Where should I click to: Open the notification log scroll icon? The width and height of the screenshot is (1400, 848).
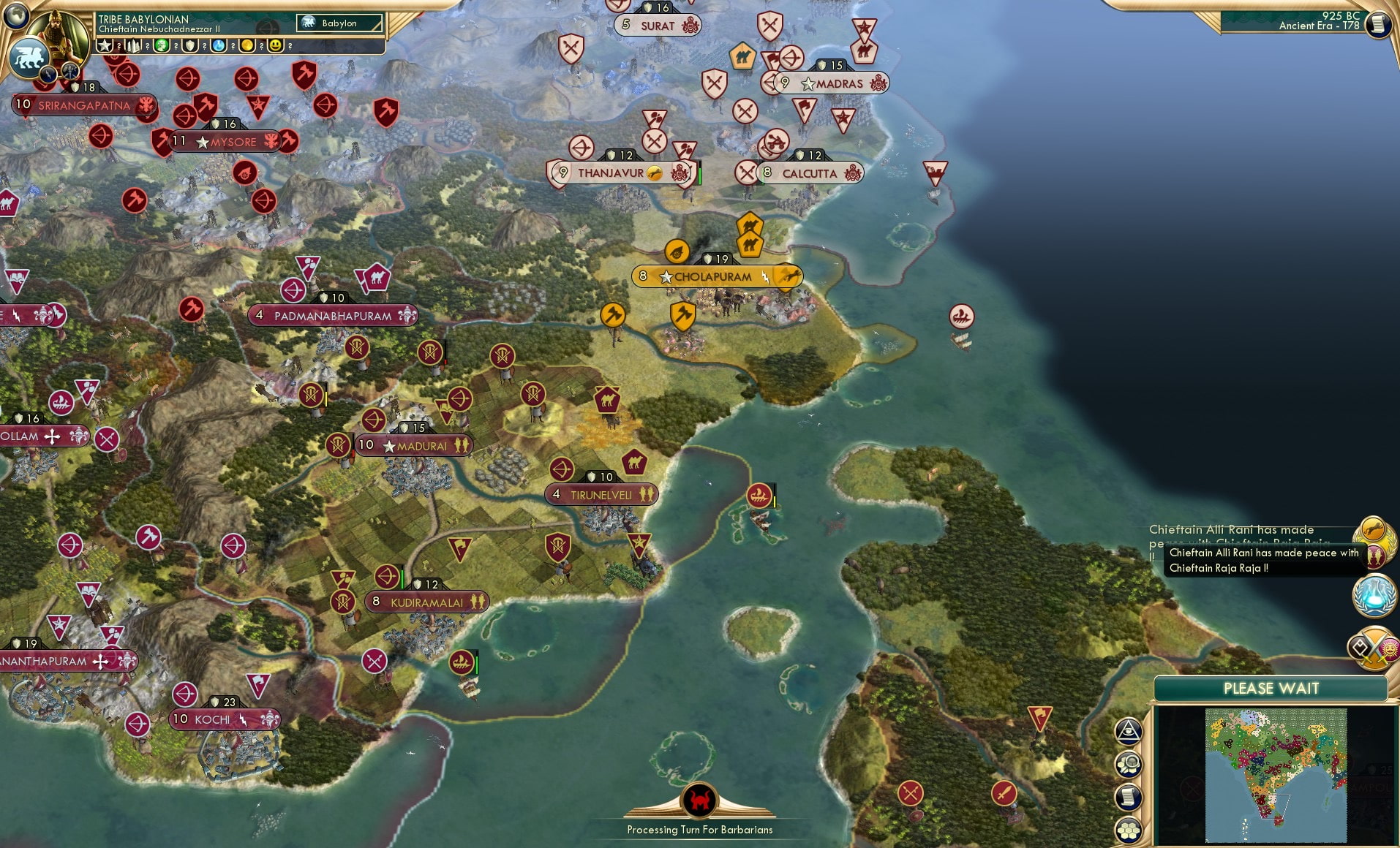tap(1128, 795)
